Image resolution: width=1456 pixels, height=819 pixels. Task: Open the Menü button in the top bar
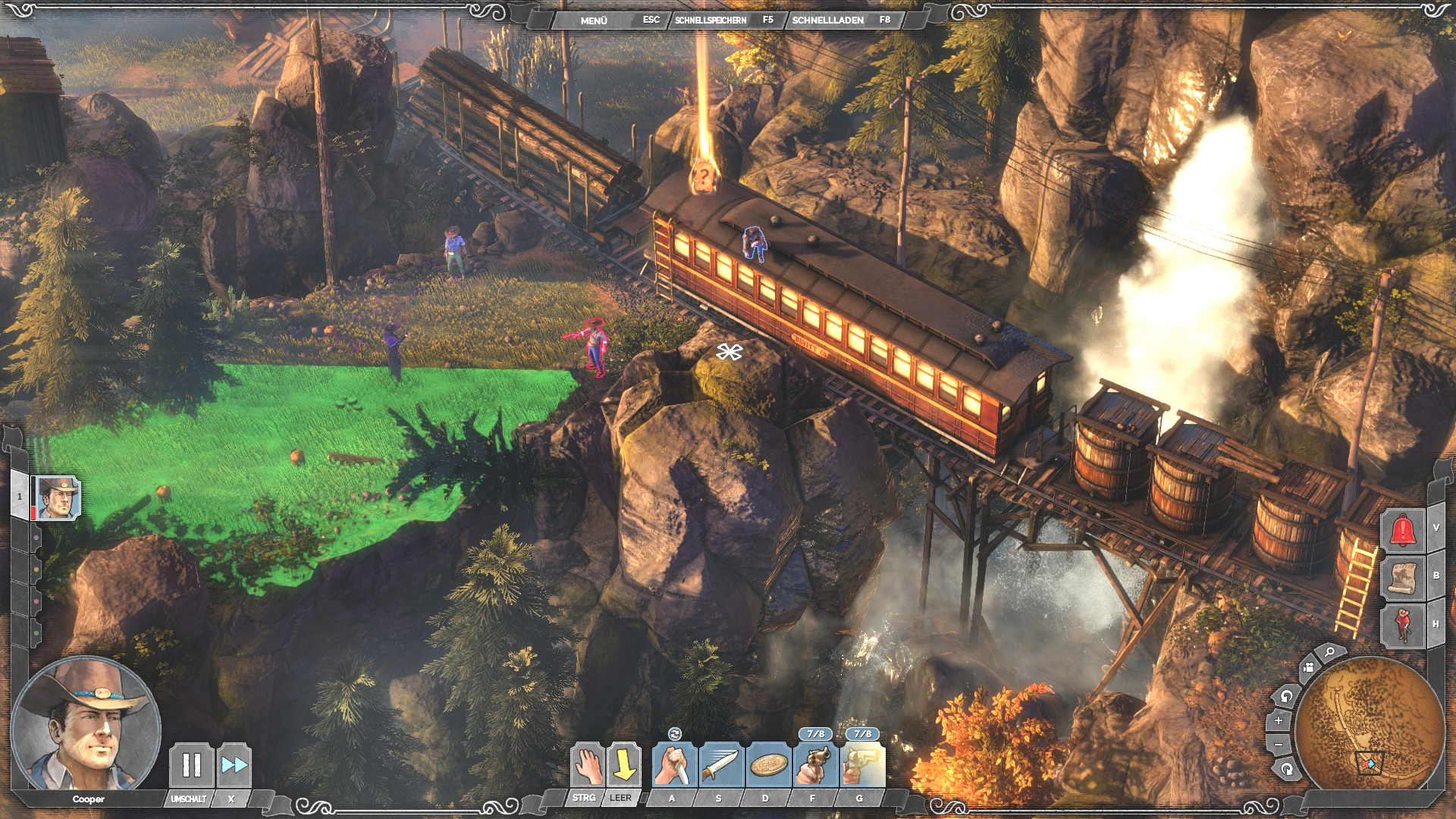(x=594, y=20)
